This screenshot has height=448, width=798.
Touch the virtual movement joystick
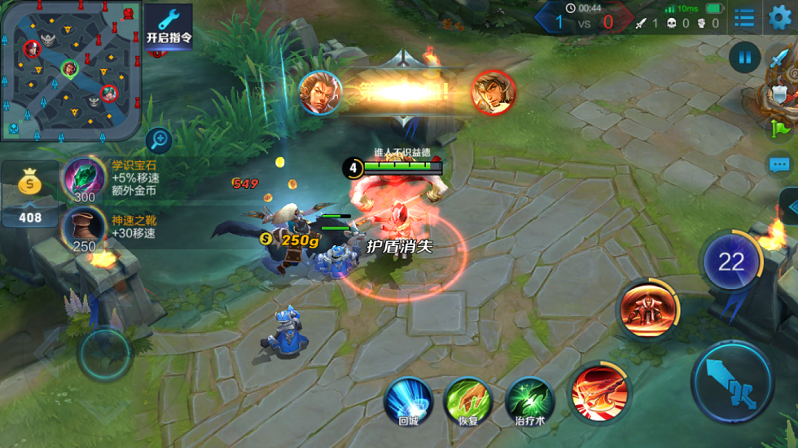point(105,353)
